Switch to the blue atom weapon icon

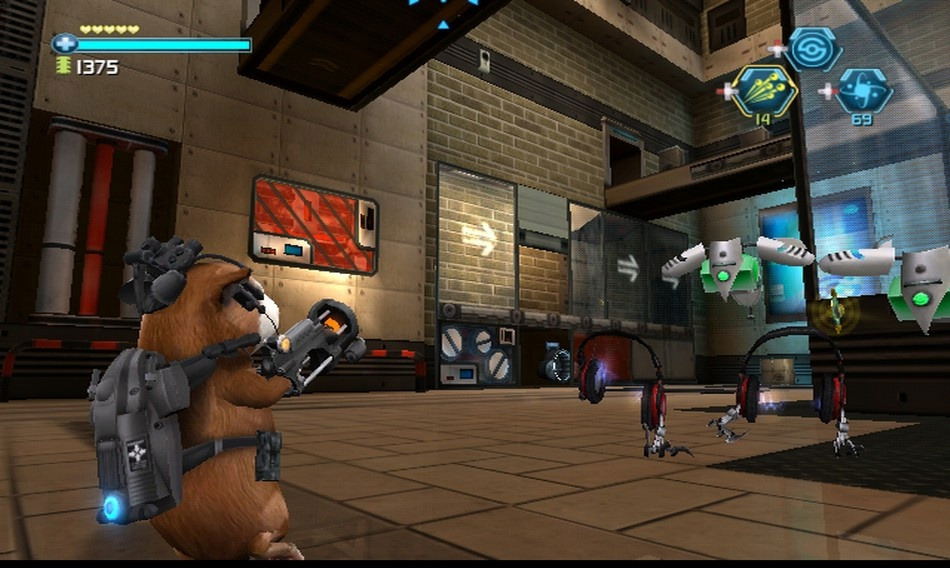pos(863,91)
